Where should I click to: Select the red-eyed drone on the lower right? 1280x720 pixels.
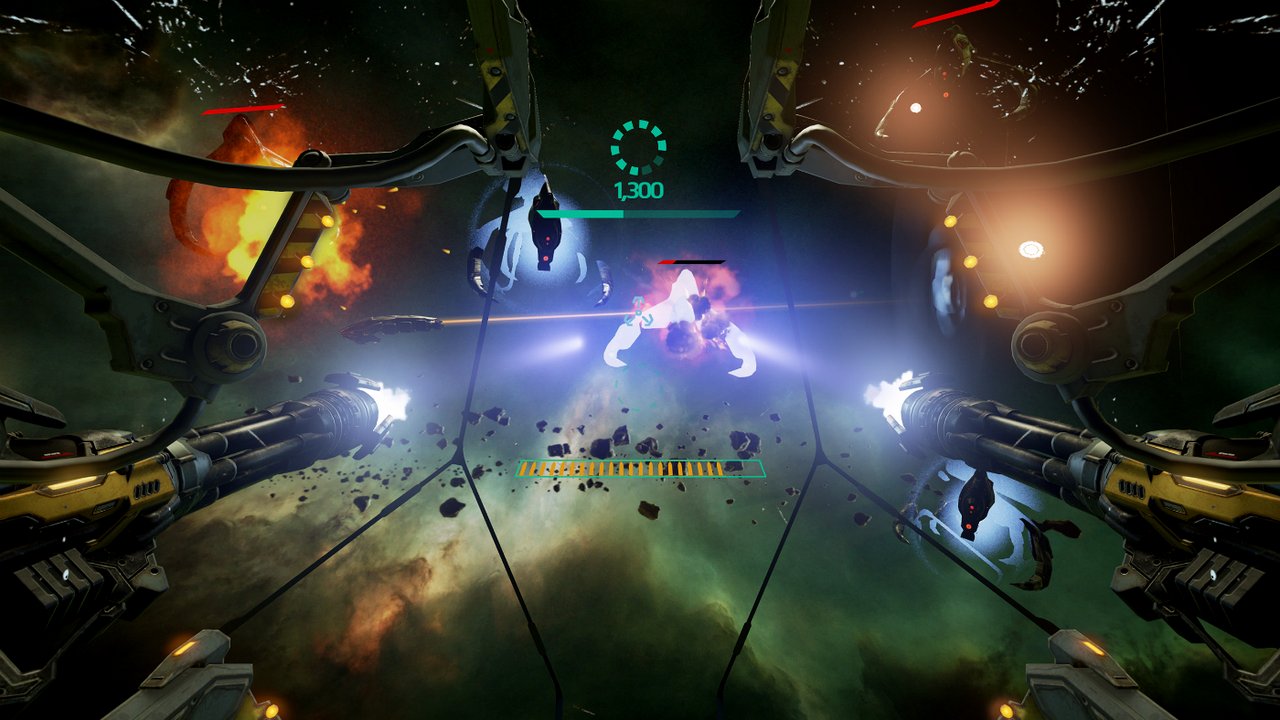pos(972,510)
